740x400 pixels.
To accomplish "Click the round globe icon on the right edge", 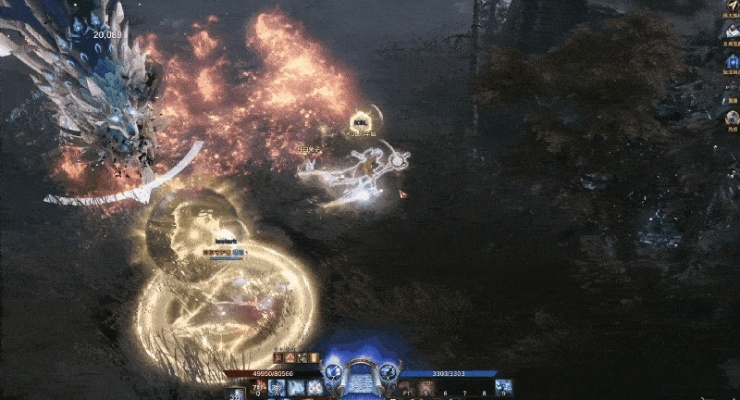I will (x=731, y=118).
